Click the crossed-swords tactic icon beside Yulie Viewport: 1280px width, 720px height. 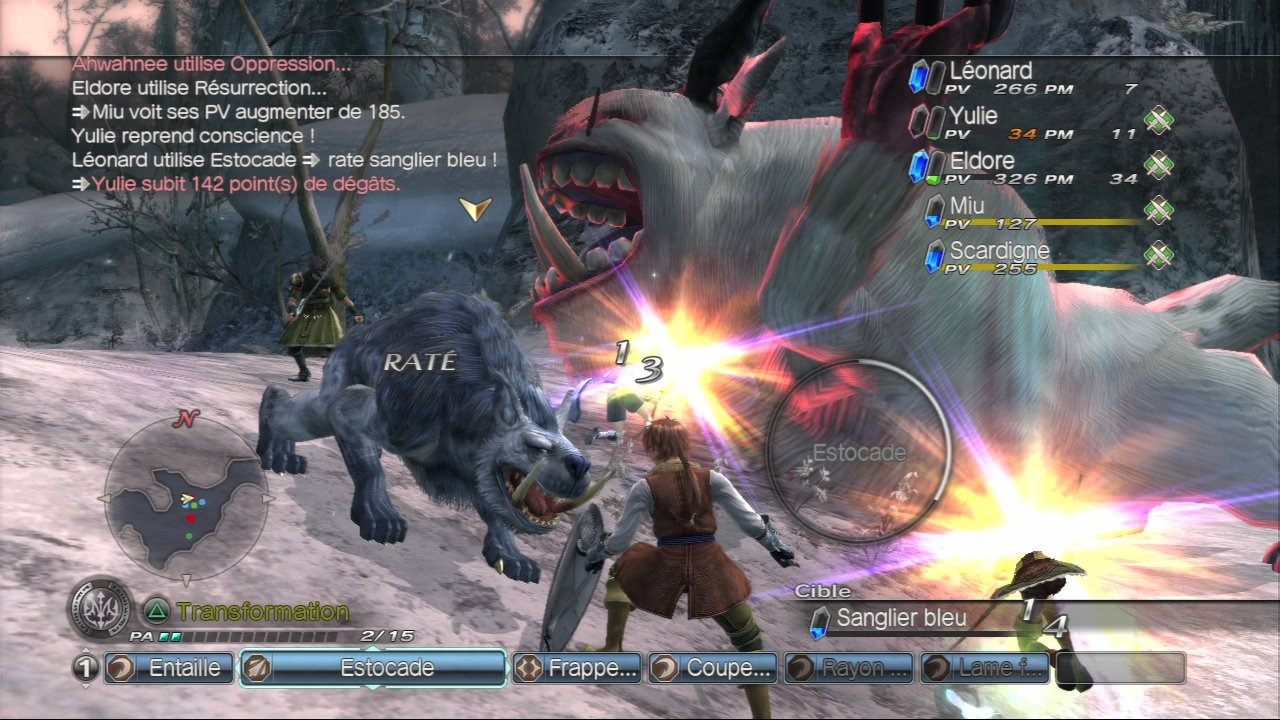[x=1158, y=121]
